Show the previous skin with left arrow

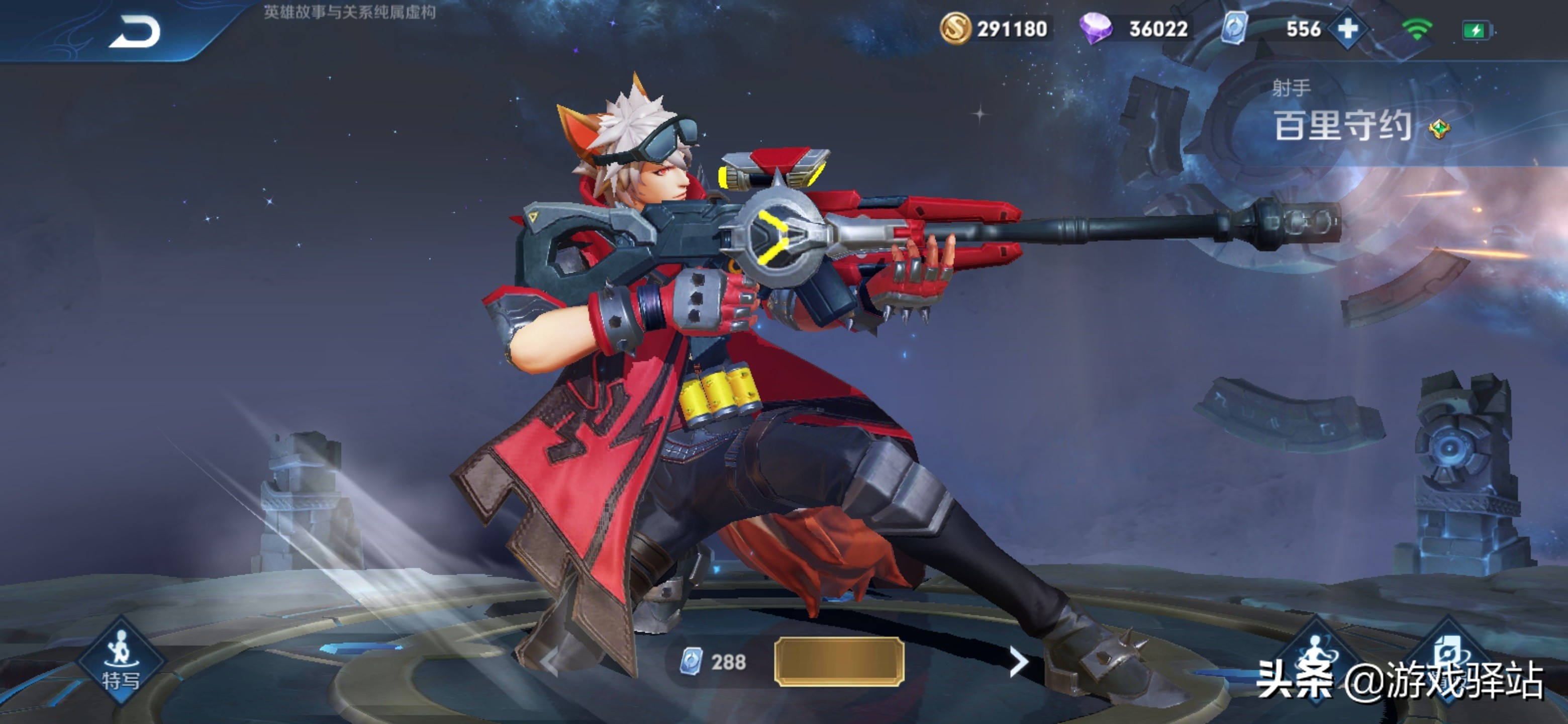pos(550,661)
